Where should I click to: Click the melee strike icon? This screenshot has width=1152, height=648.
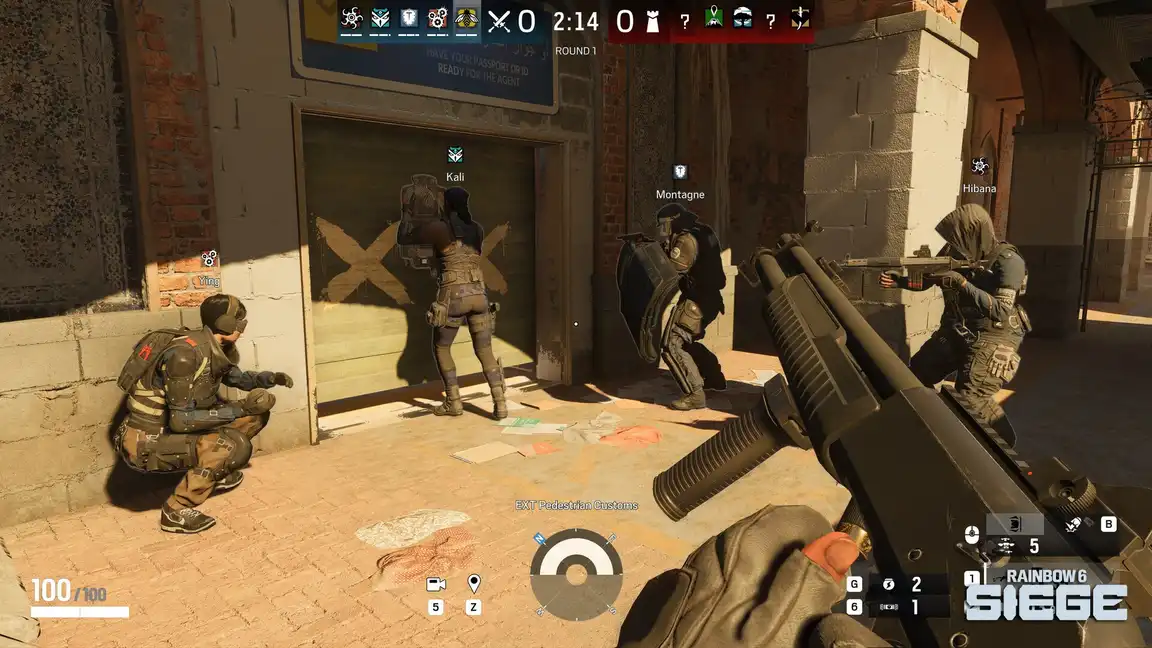(1073, 524)
